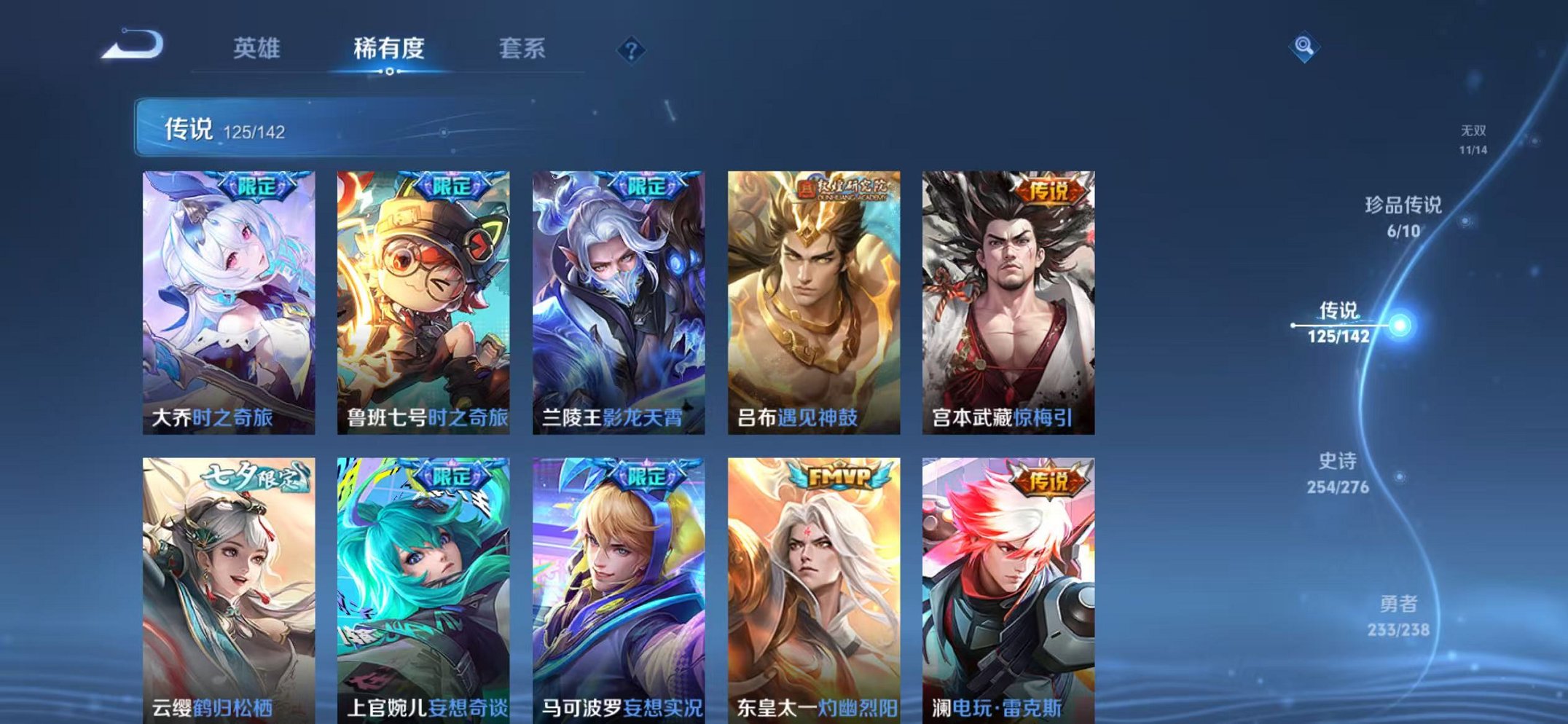Switch to the 英雄 tab

tap(254, 49)
